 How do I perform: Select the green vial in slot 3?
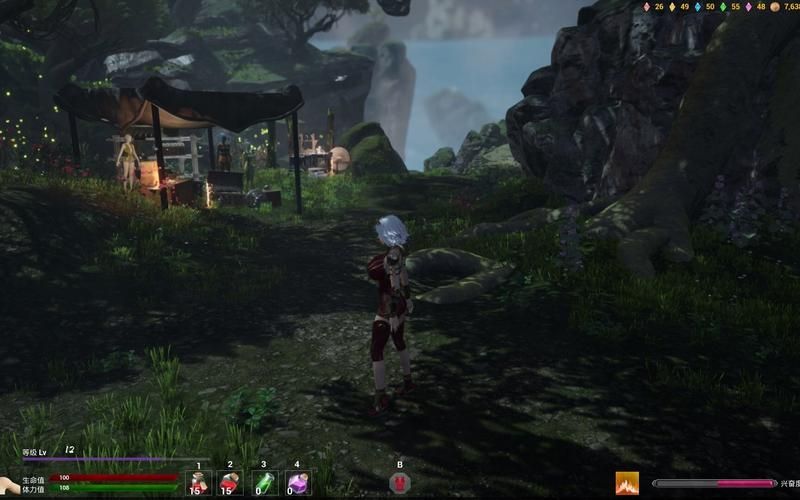263,483
